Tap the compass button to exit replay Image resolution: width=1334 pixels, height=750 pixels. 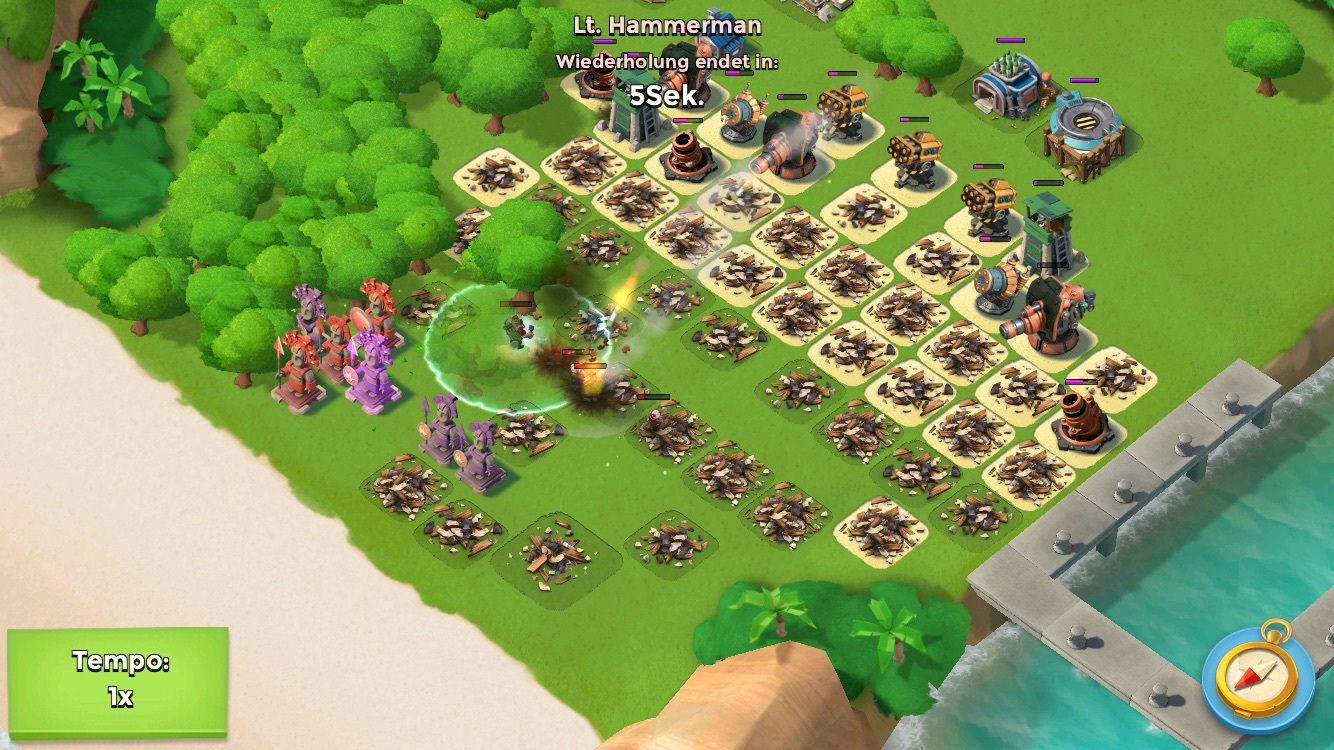[x=1257, y=676]
